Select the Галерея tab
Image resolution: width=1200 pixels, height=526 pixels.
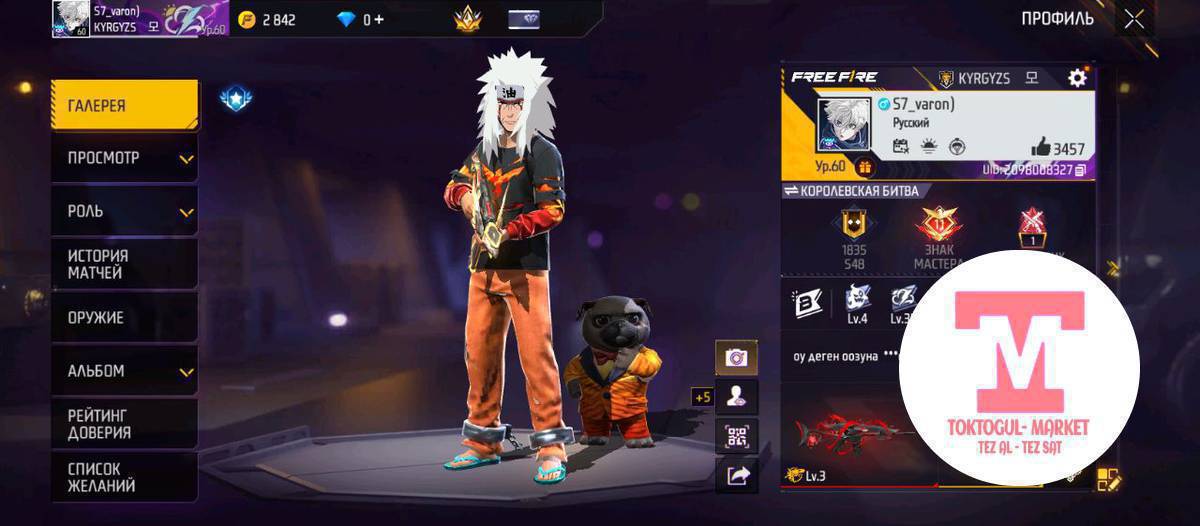coord(124,106)
